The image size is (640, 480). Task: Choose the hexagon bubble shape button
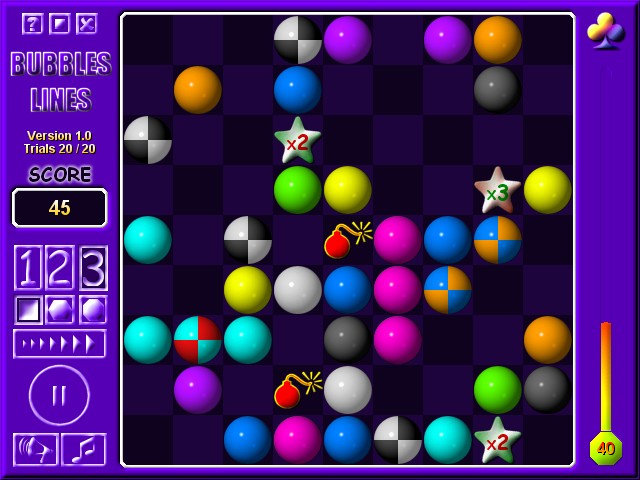[x=60, y=309]
